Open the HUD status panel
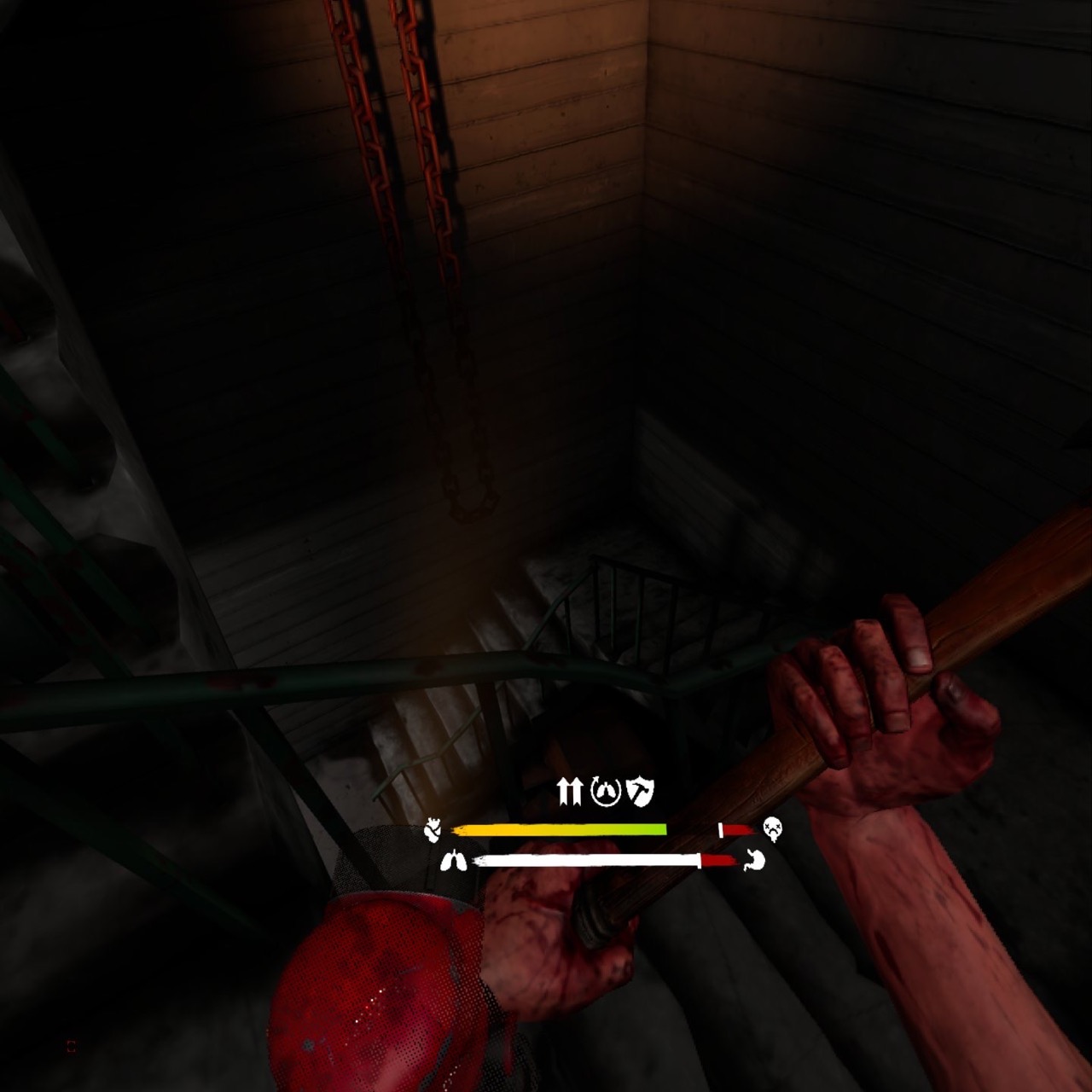The width and height of the screenshot is (1092, 1092). tap(597, 828)
